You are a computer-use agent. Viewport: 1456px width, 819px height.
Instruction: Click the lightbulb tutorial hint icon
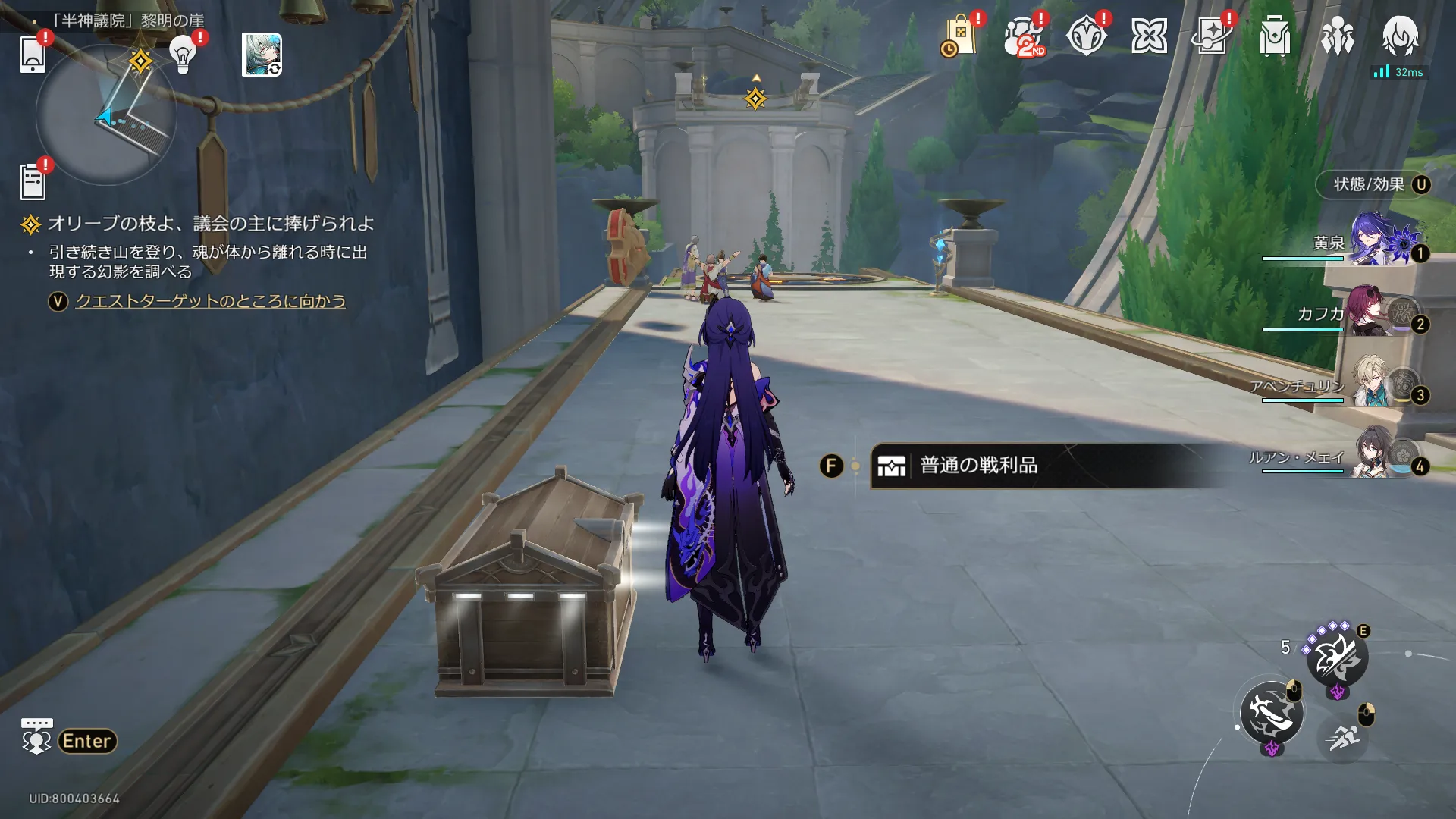coord(183,55)
